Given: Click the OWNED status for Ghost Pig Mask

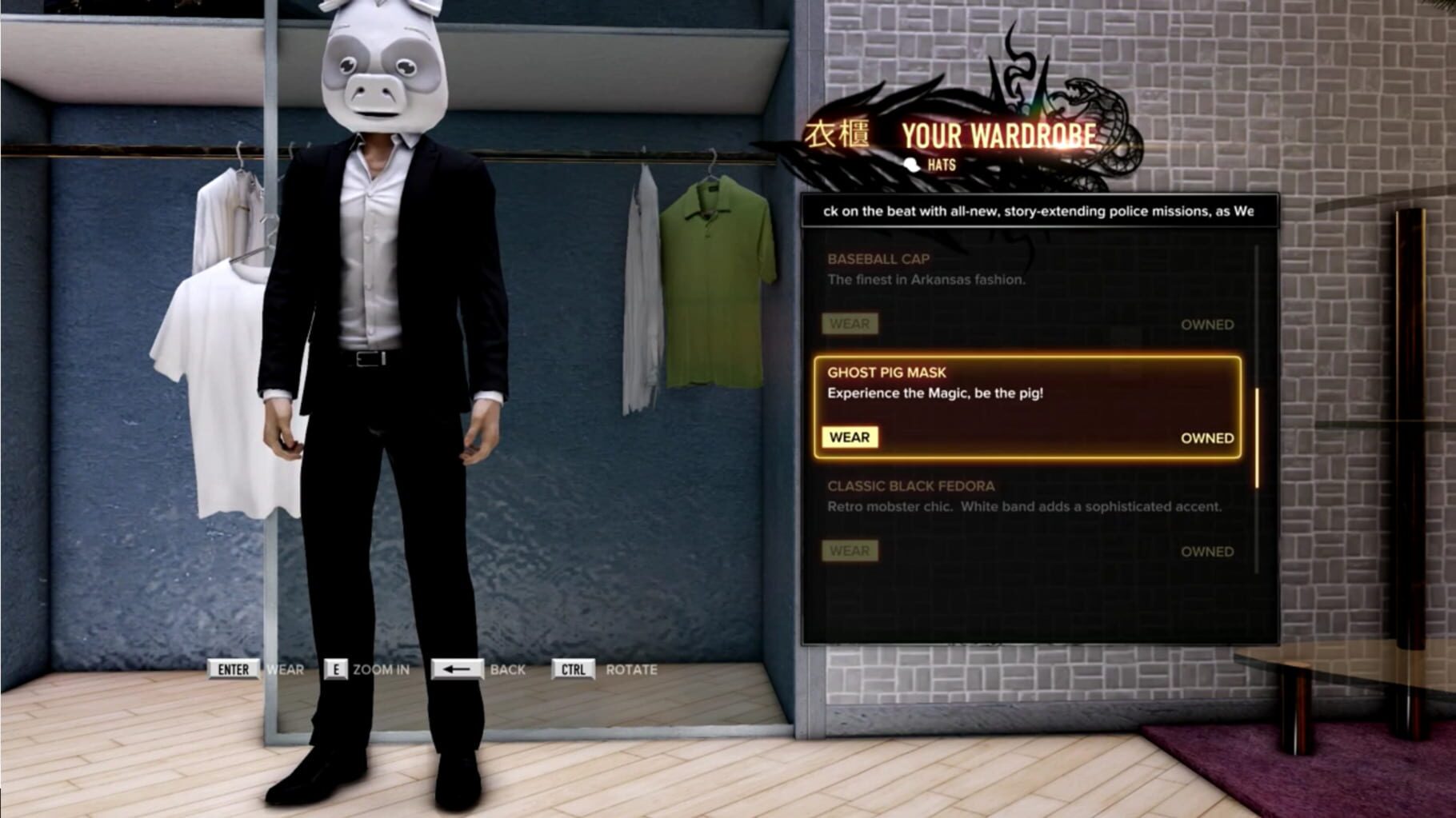Looking at the screenshot, I should pyautogui.click(x=1208, y=438).
